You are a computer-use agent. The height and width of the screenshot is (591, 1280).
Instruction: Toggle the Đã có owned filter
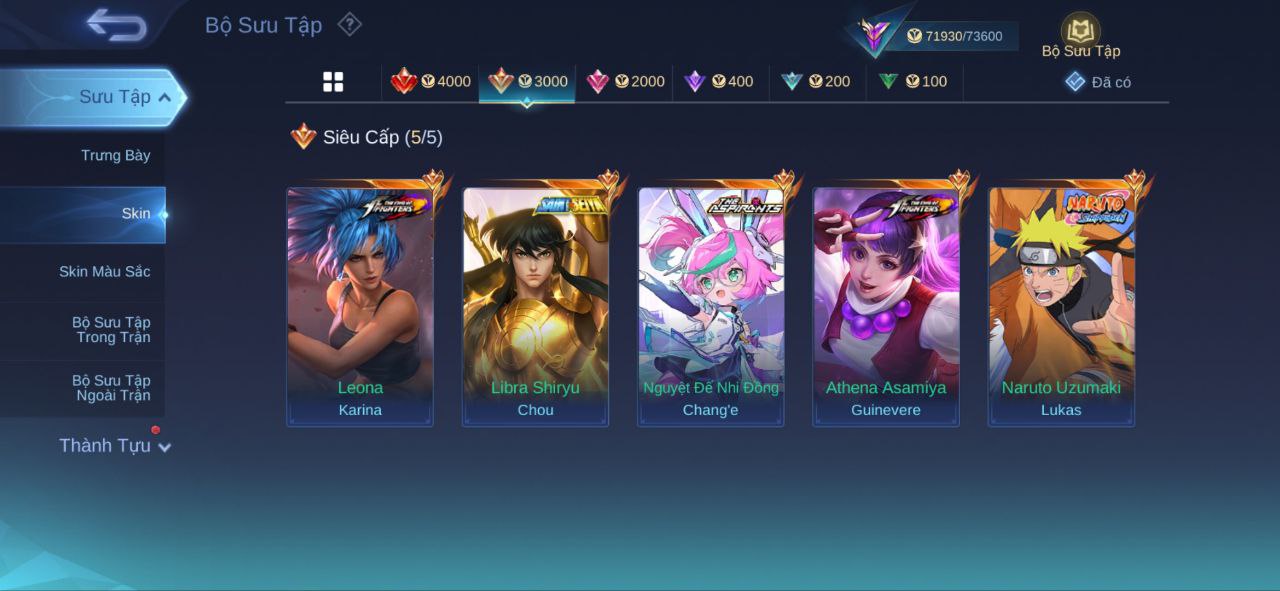click(x=1098, y=82)
